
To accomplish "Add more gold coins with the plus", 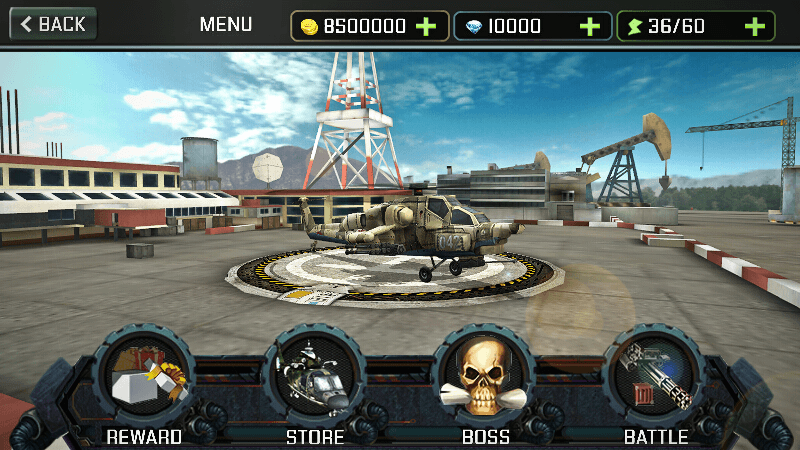I will pos(426,26).
